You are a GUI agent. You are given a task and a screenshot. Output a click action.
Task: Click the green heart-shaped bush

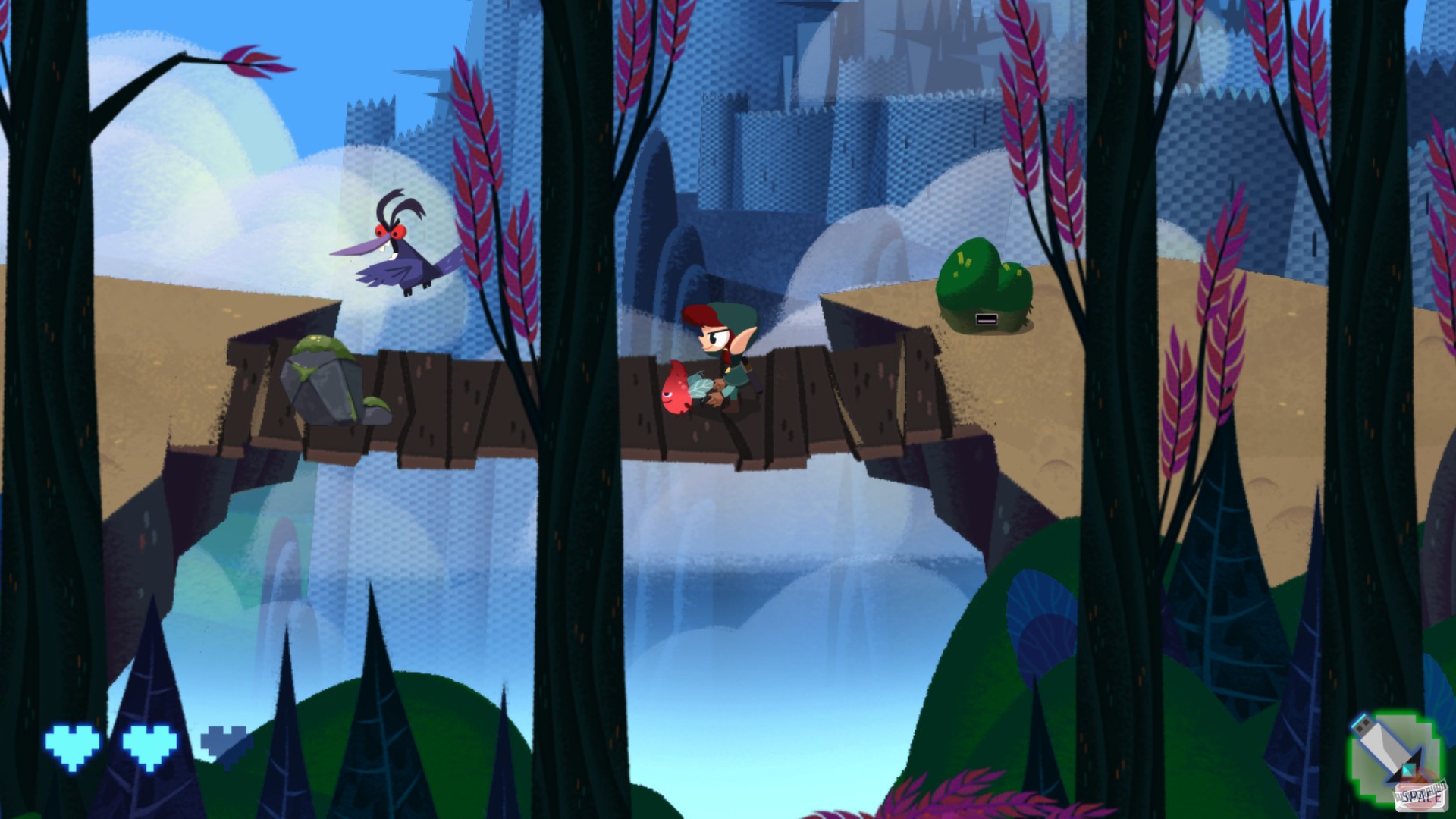[982, 284]
